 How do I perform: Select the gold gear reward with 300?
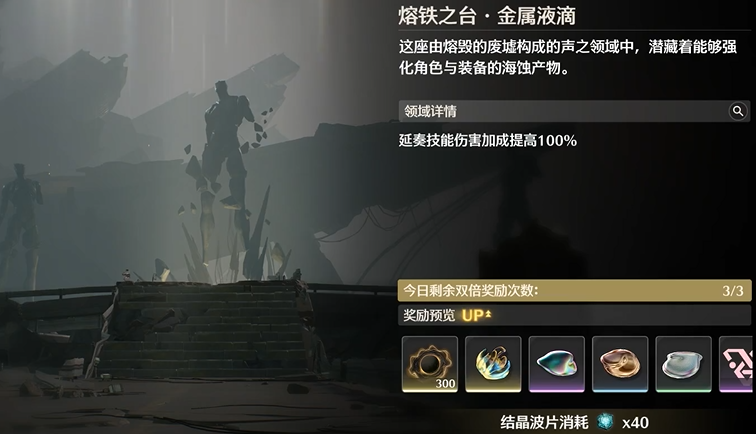tap(430, 364)
